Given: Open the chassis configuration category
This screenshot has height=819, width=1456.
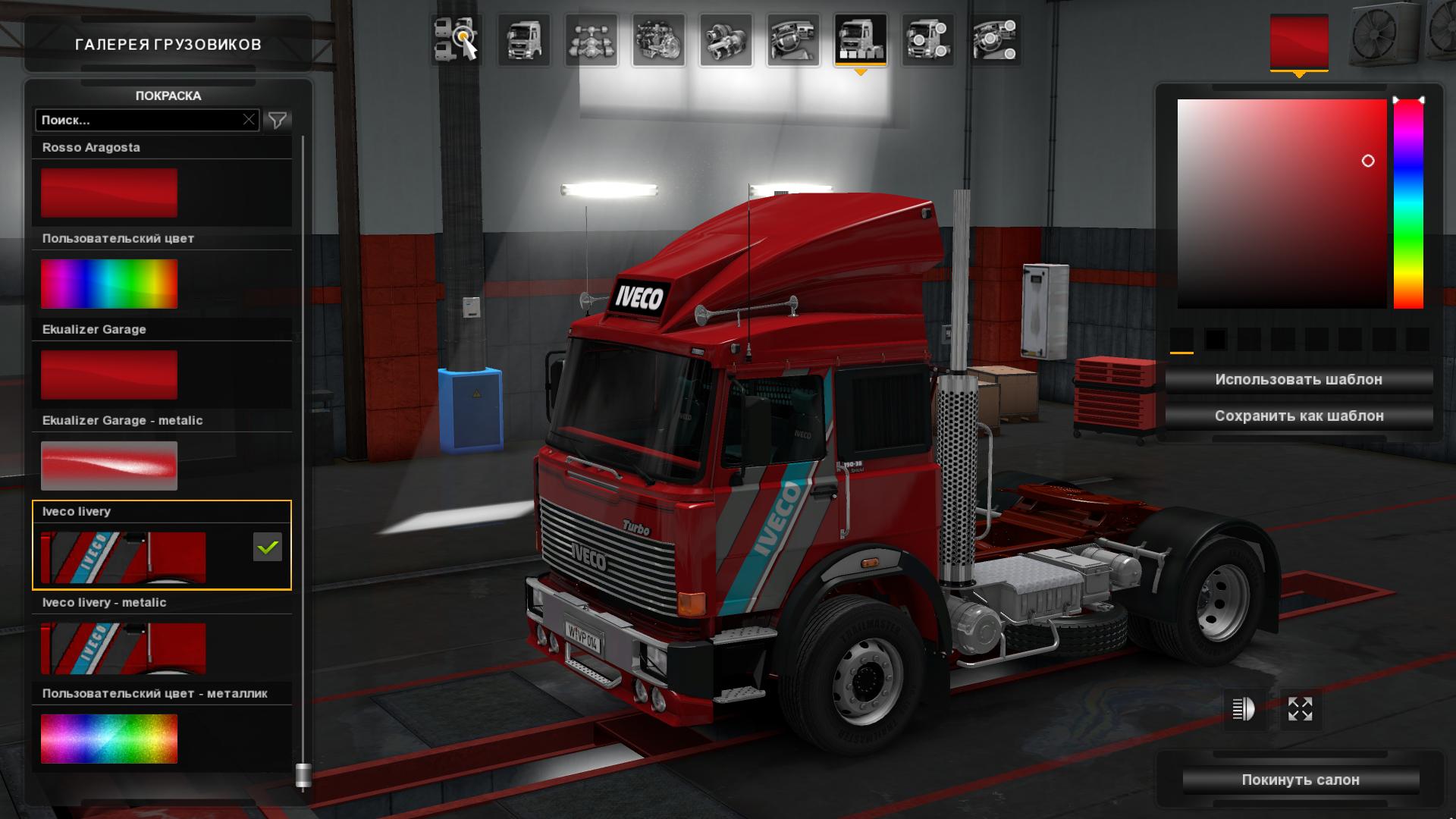Looking at the screenshot, I should click(591, 40).
